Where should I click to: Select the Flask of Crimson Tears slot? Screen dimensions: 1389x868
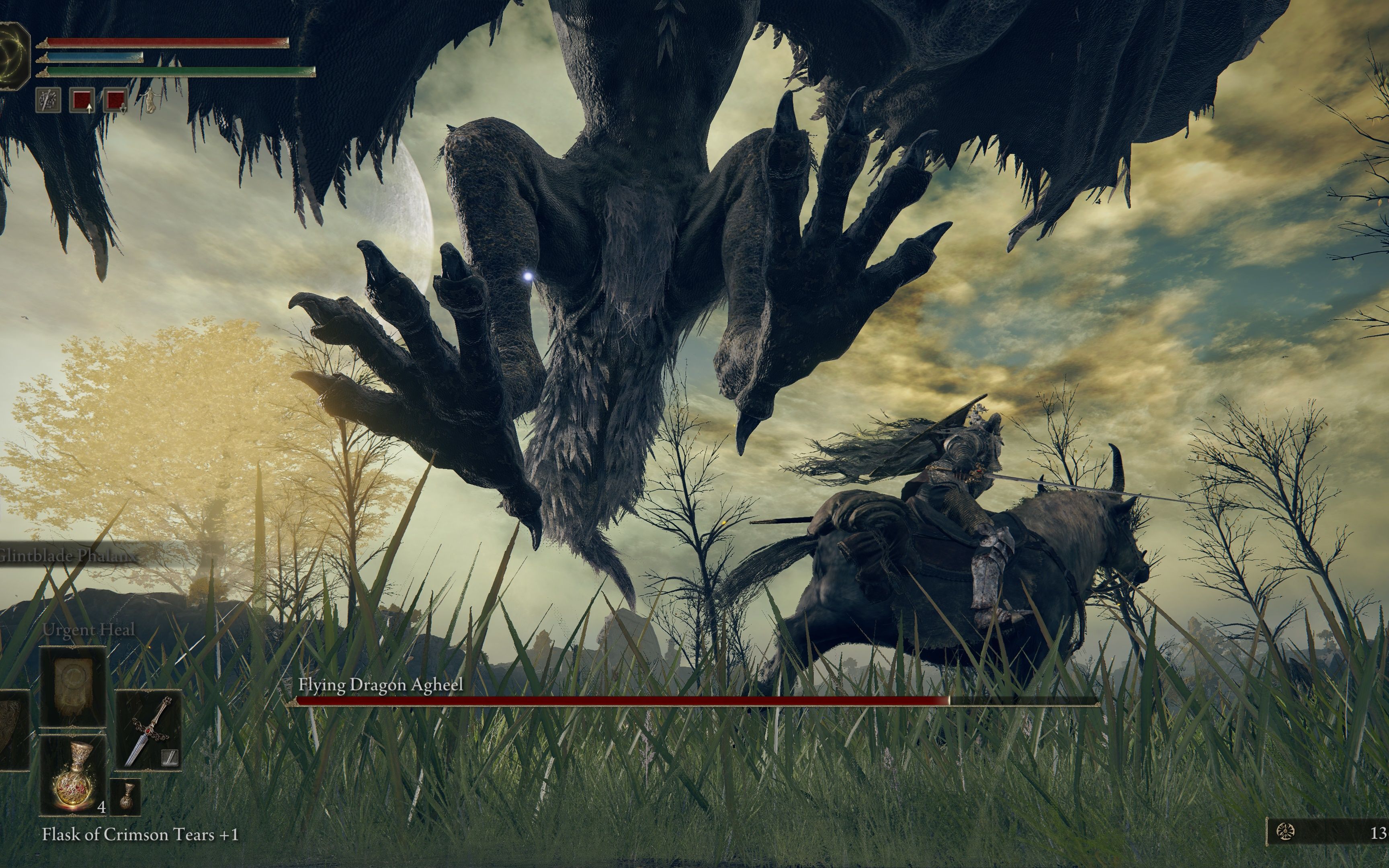click(73, 775)
